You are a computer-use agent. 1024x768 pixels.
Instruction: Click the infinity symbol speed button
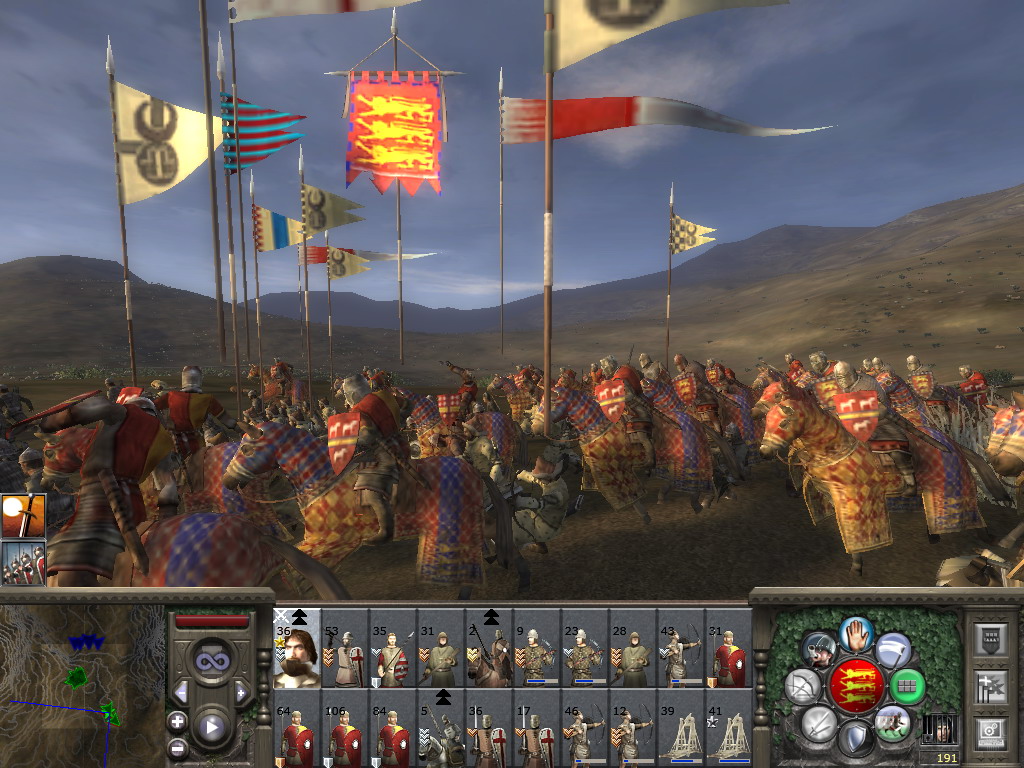point(211,660)
